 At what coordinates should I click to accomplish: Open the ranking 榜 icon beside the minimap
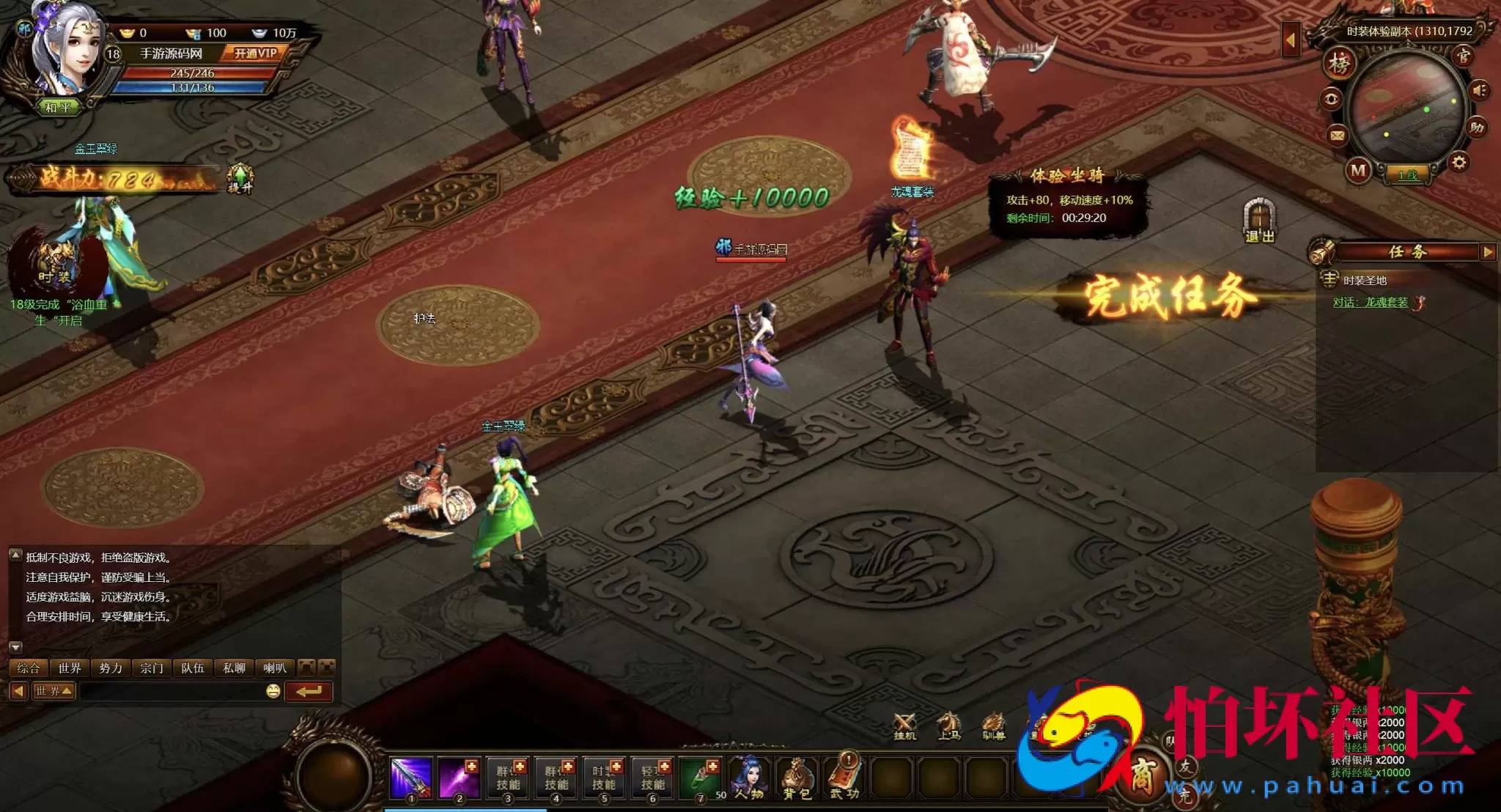coord(1340,63)
